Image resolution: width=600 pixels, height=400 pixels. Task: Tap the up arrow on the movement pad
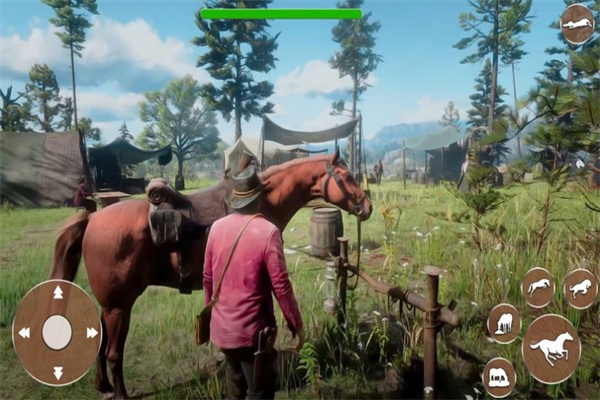click(57, 292)
